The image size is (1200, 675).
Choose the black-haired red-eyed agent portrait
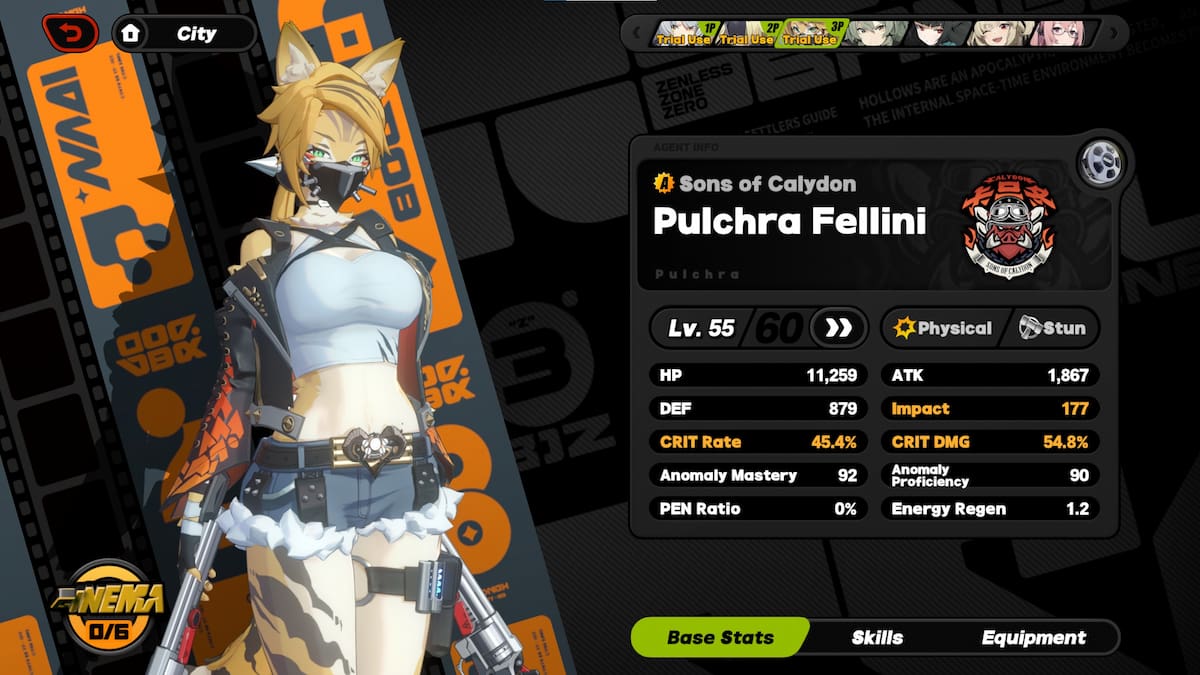coord(938,33)
